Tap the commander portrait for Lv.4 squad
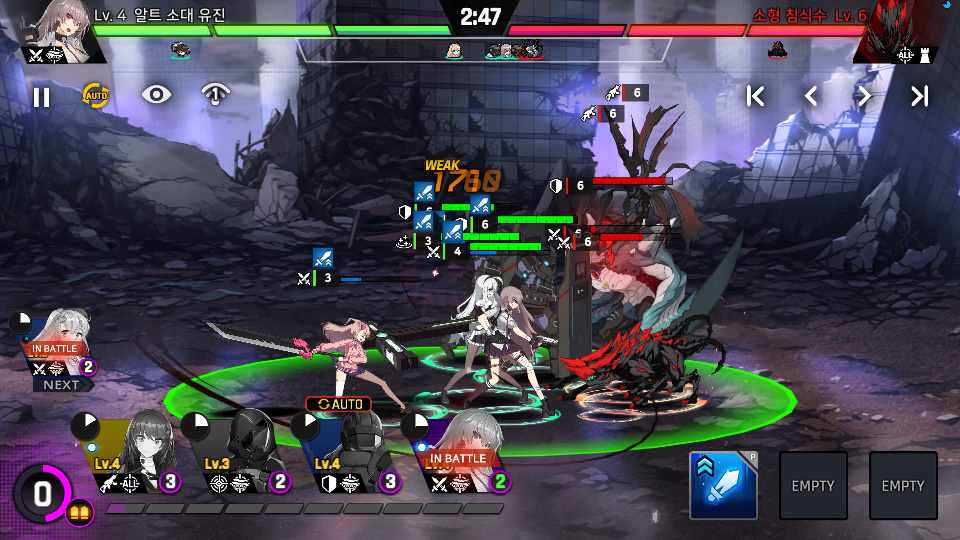The width and height of the screenshot is (960, 540). (x=60, y=28)
